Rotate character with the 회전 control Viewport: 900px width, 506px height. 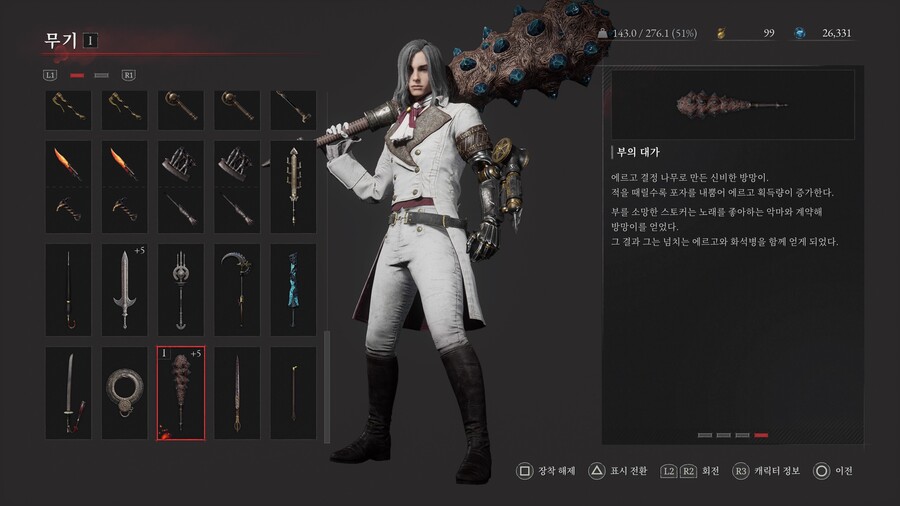click(690, 470)
